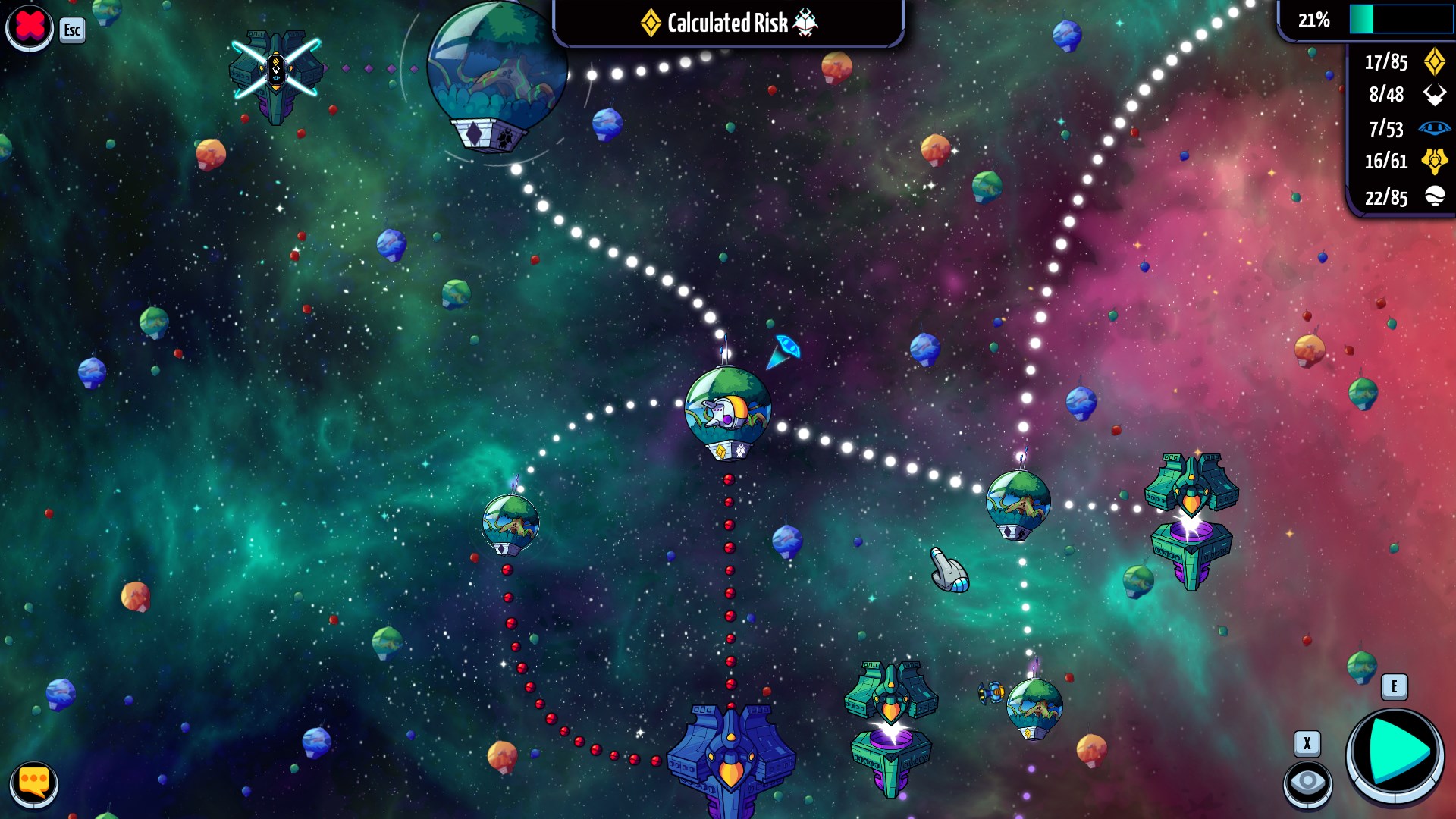Close the star map with the red X
Viewport: 1456px width, 819px height.
tap(29, 27)
